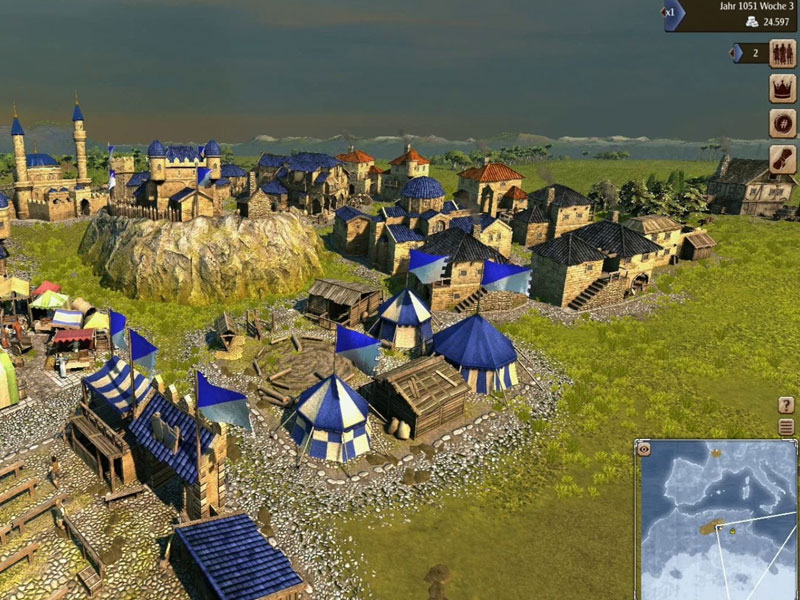Open the rolled scroll icon panel
Screen dimensions: 800x600
[x=782, y=158]
